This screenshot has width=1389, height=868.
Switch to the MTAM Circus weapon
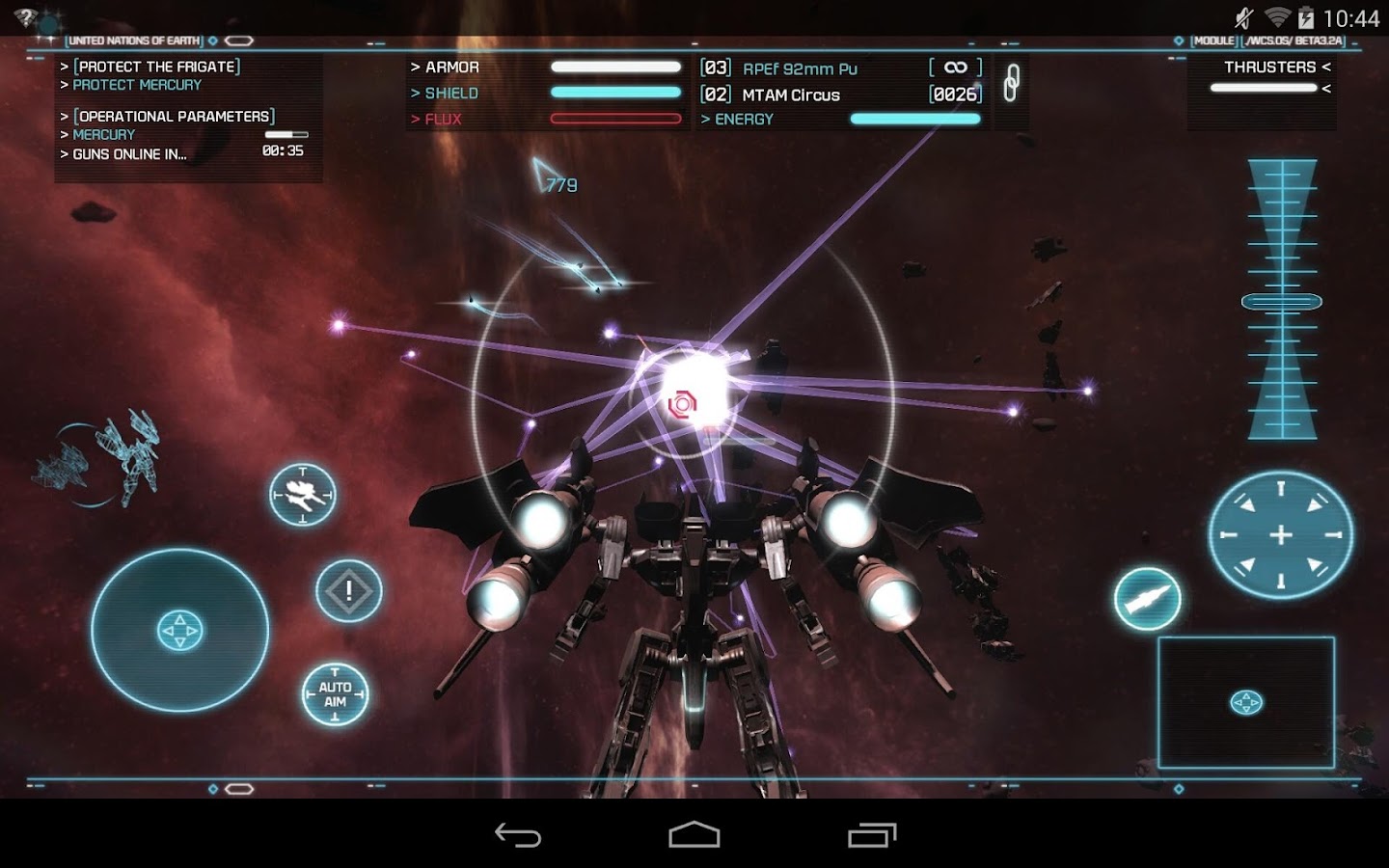789,95
